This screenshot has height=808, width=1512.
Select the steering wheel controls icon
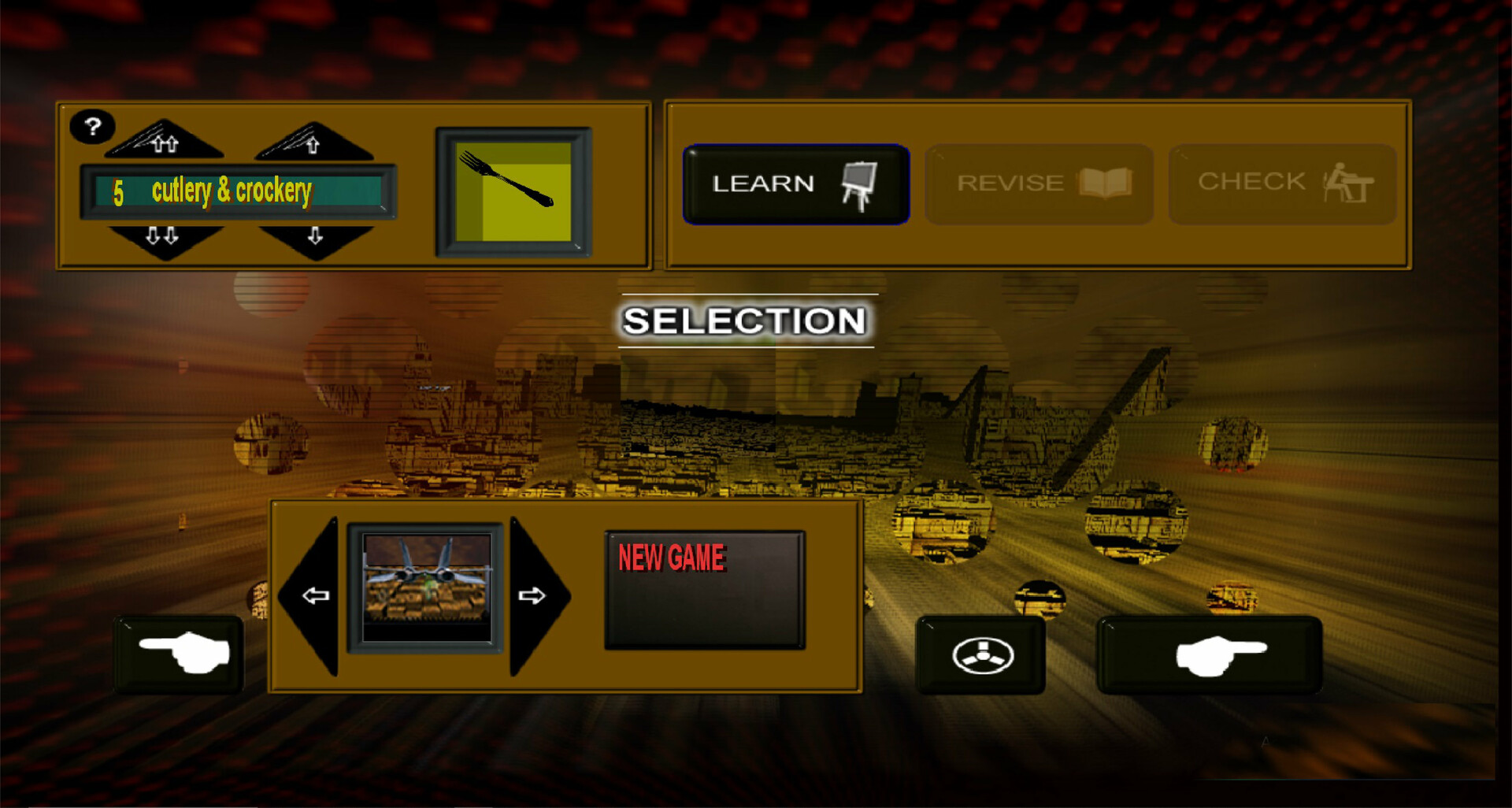click(x=980, y=655)
